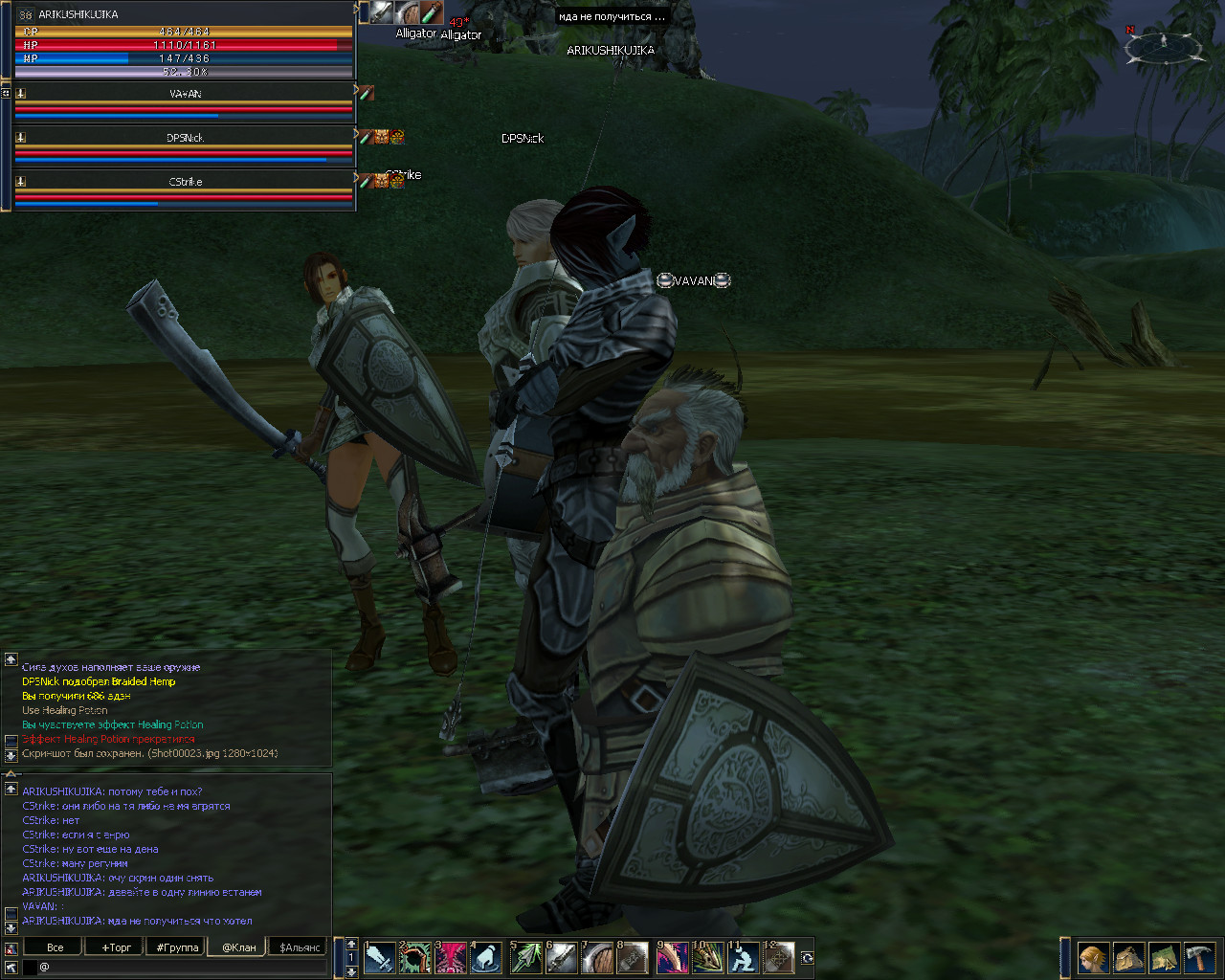
Task: Open the character status elf head icon
Action: 1093,957
